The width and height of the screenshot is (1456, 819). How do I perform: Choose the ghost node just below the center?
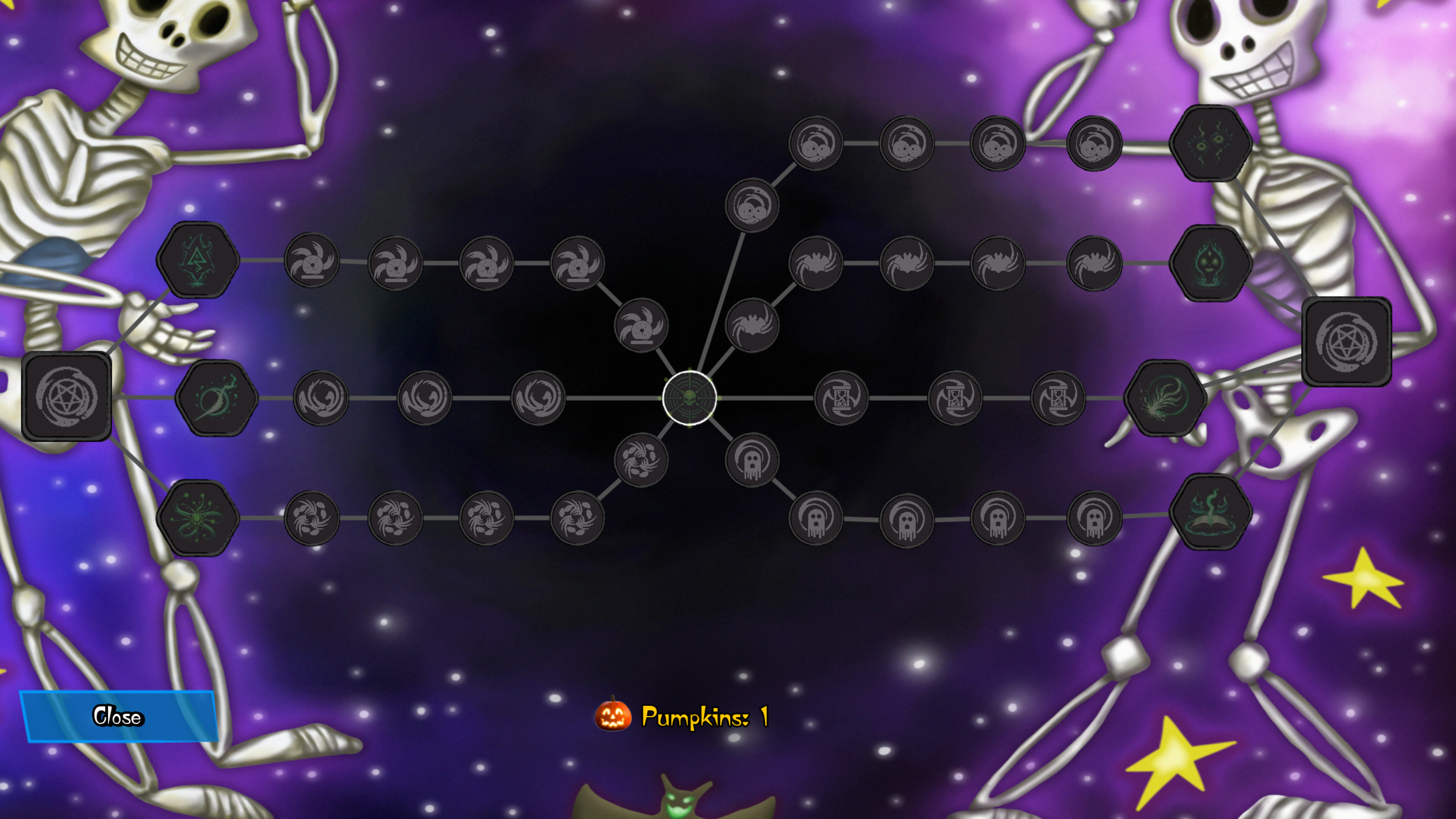pos(752,461)
